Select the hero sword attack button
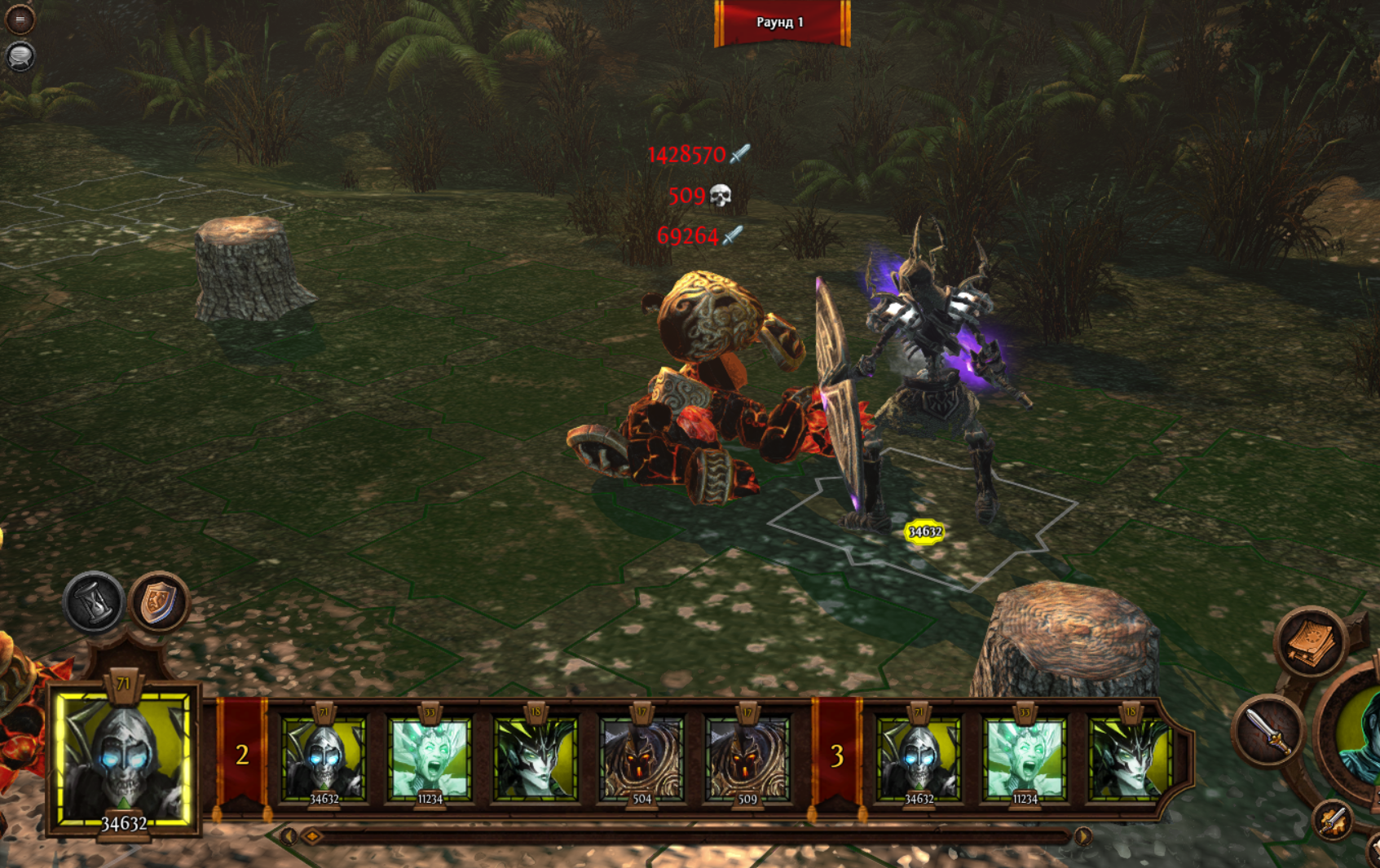 tap(1269, 731)
